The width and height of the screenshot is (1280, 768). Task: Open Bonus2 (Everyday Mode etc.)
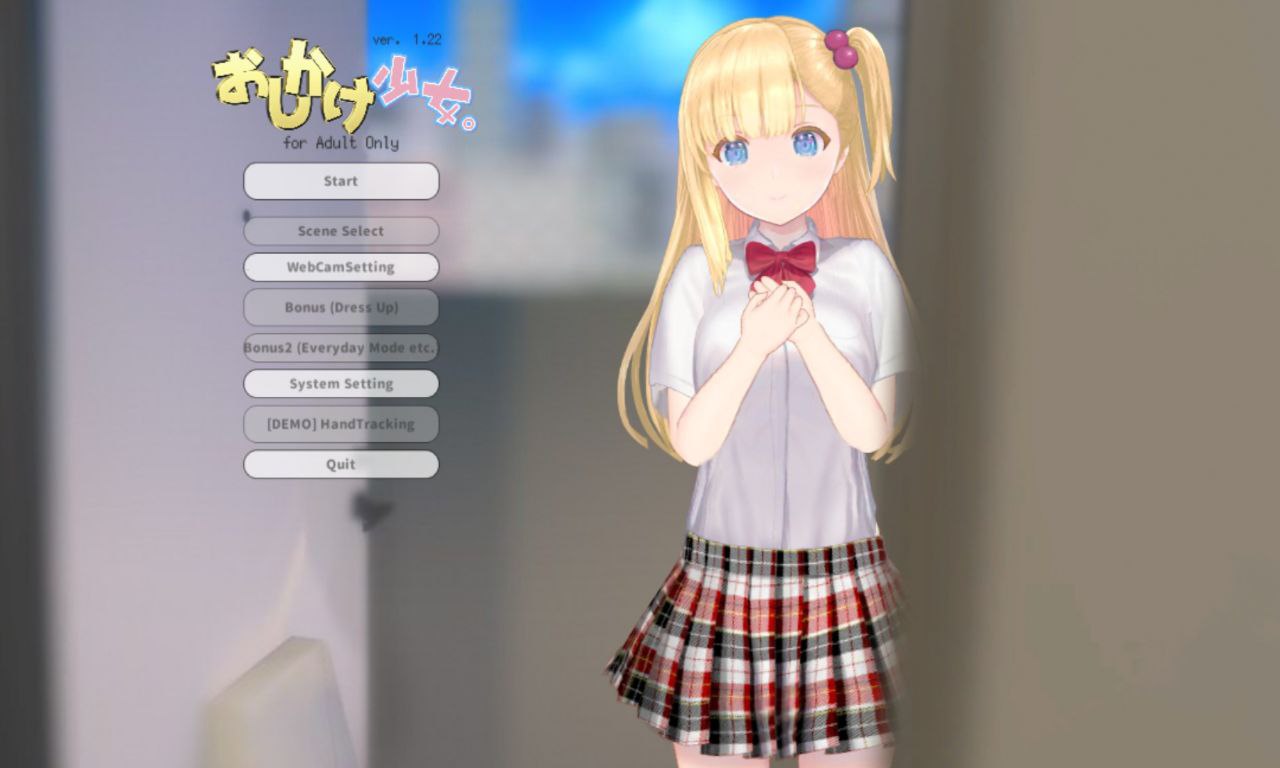click(x=340, y=348)
